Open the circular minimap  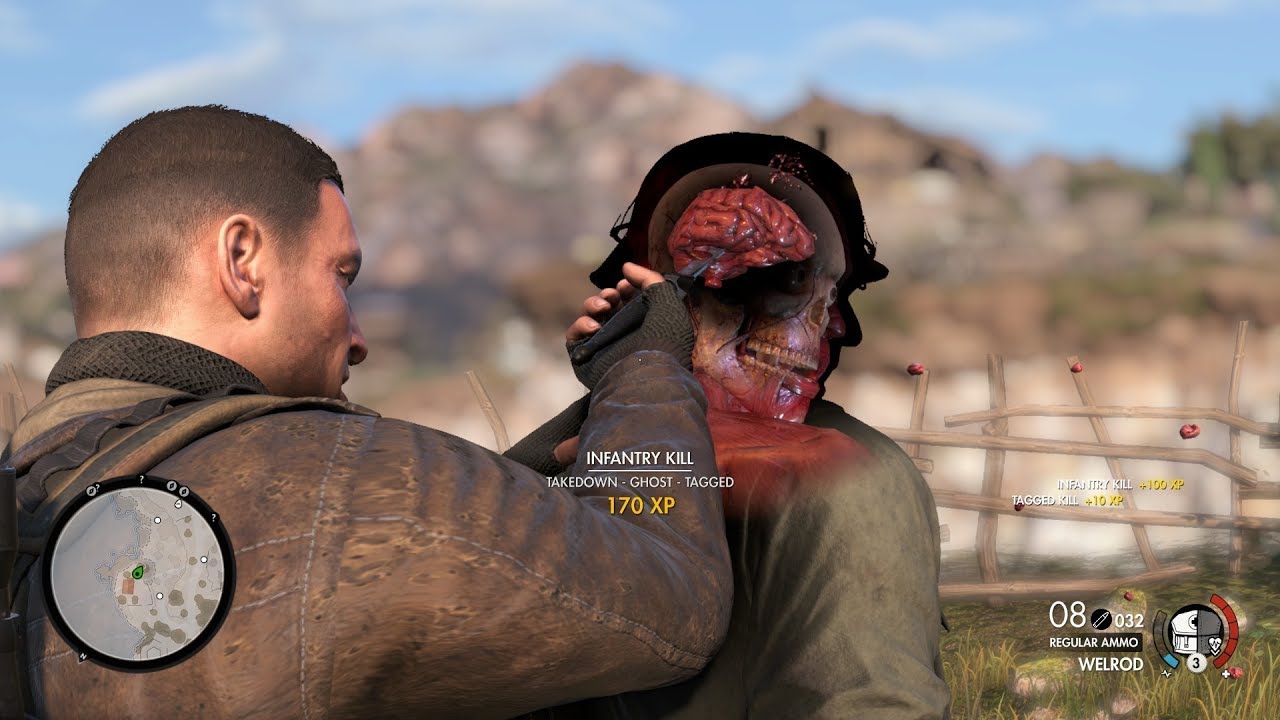[x=138, y=573]
